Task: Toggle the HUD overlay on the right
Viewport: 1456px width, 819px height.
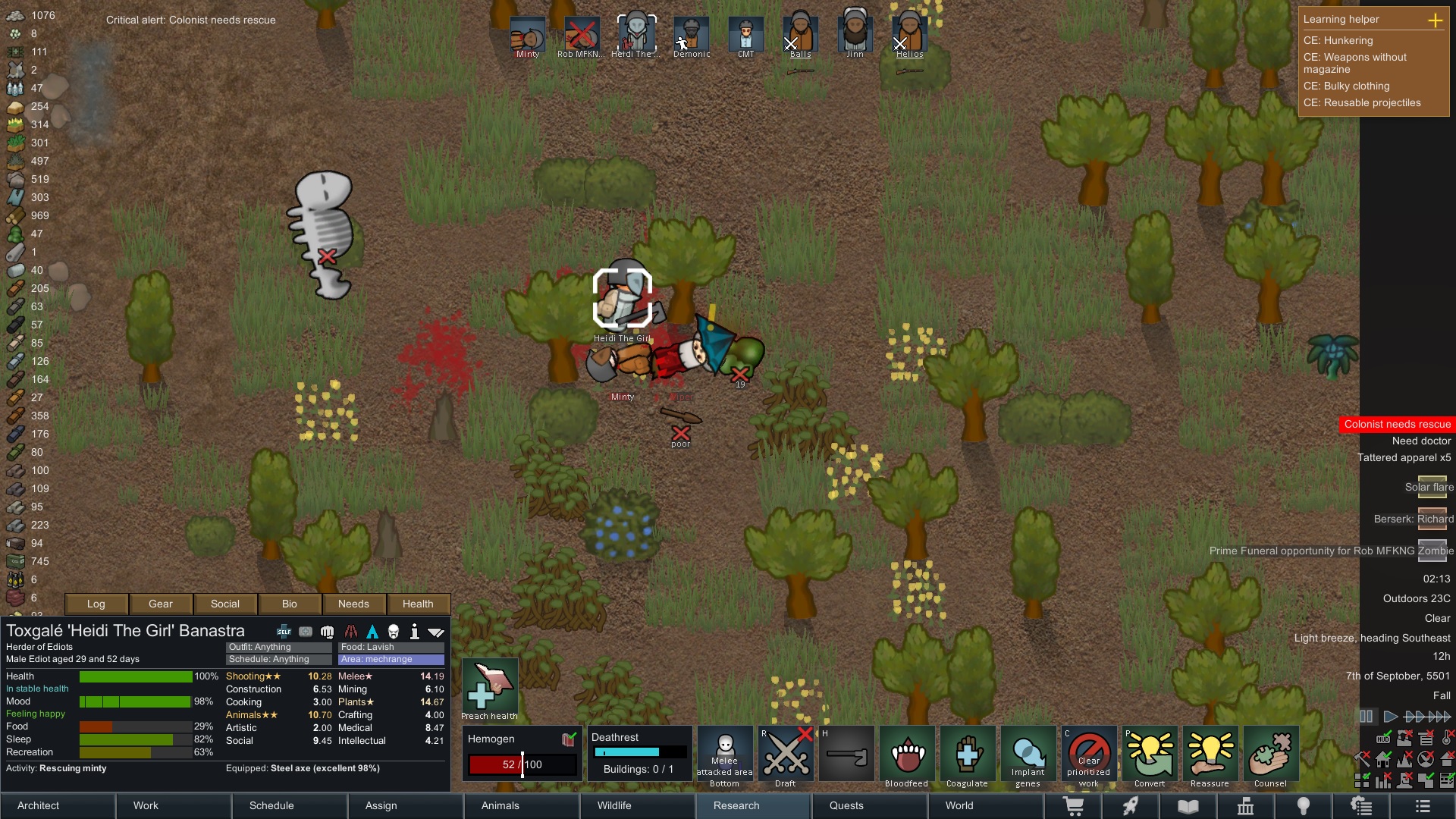Action: point(1382,737)
